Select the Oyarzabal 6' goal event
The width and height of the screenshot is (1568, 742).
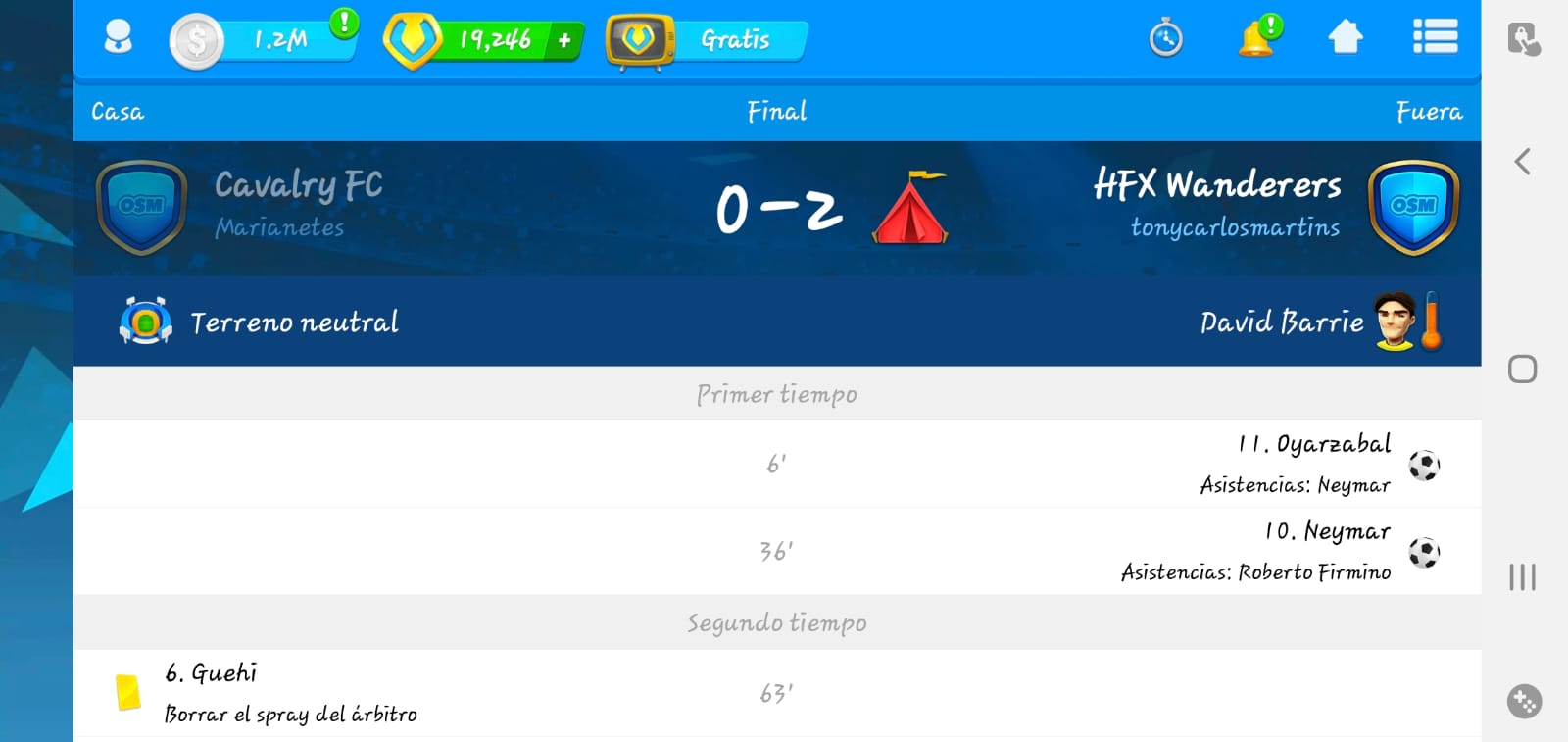[1313, 463]
